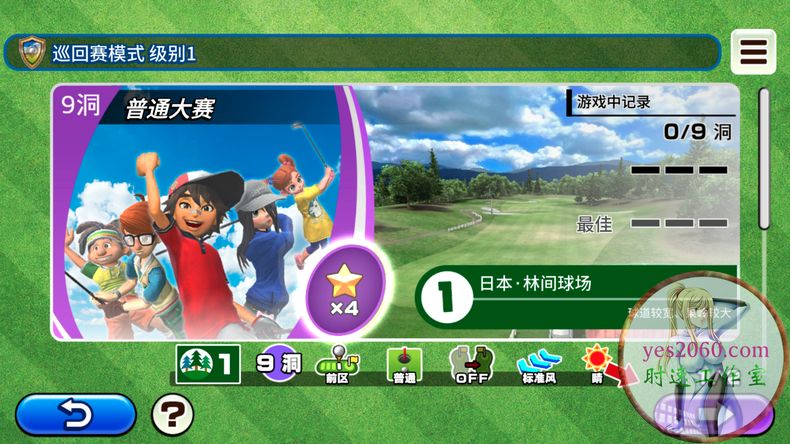Image resolution: width=790 pixels, height=444 pixels.
Task: Choose the 日本·林间球场 course banner
Action: (x=576, y=292)
